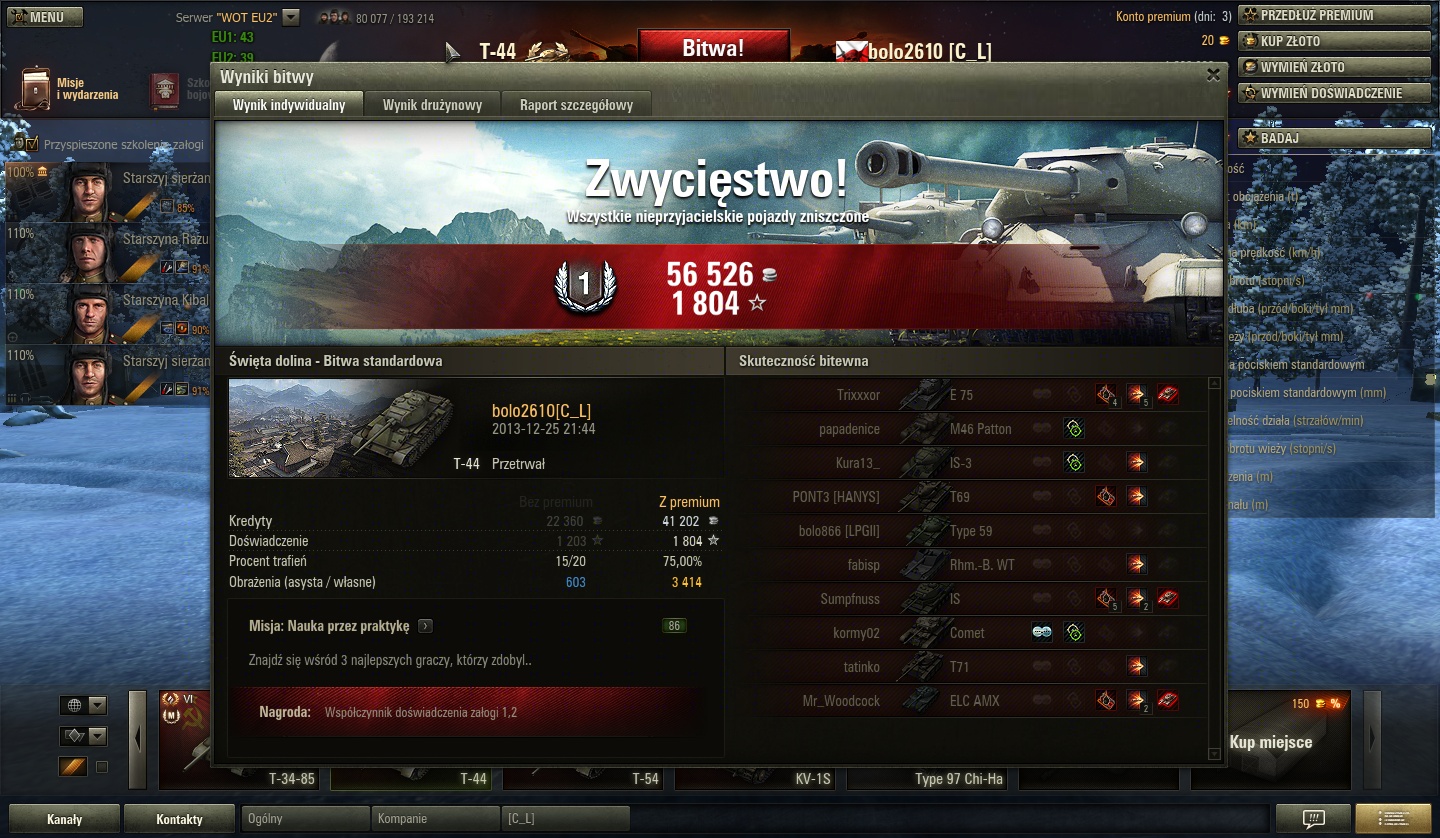
Task: Switch to the Wynik drużynowy tab
Action: pos(432,105)
